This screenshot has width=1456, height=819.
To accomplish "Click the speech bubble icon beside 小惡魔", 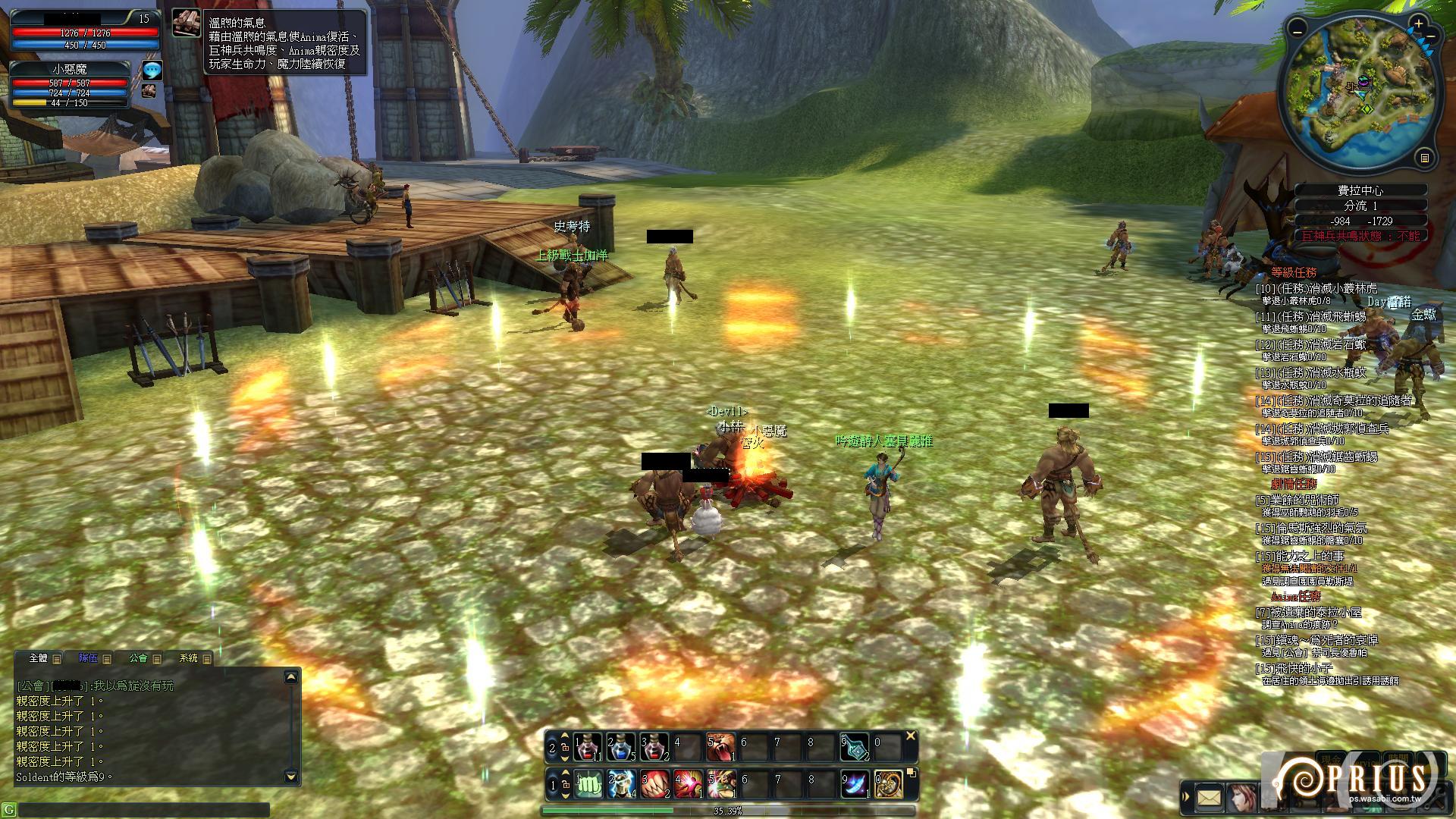I will (152, 71).
